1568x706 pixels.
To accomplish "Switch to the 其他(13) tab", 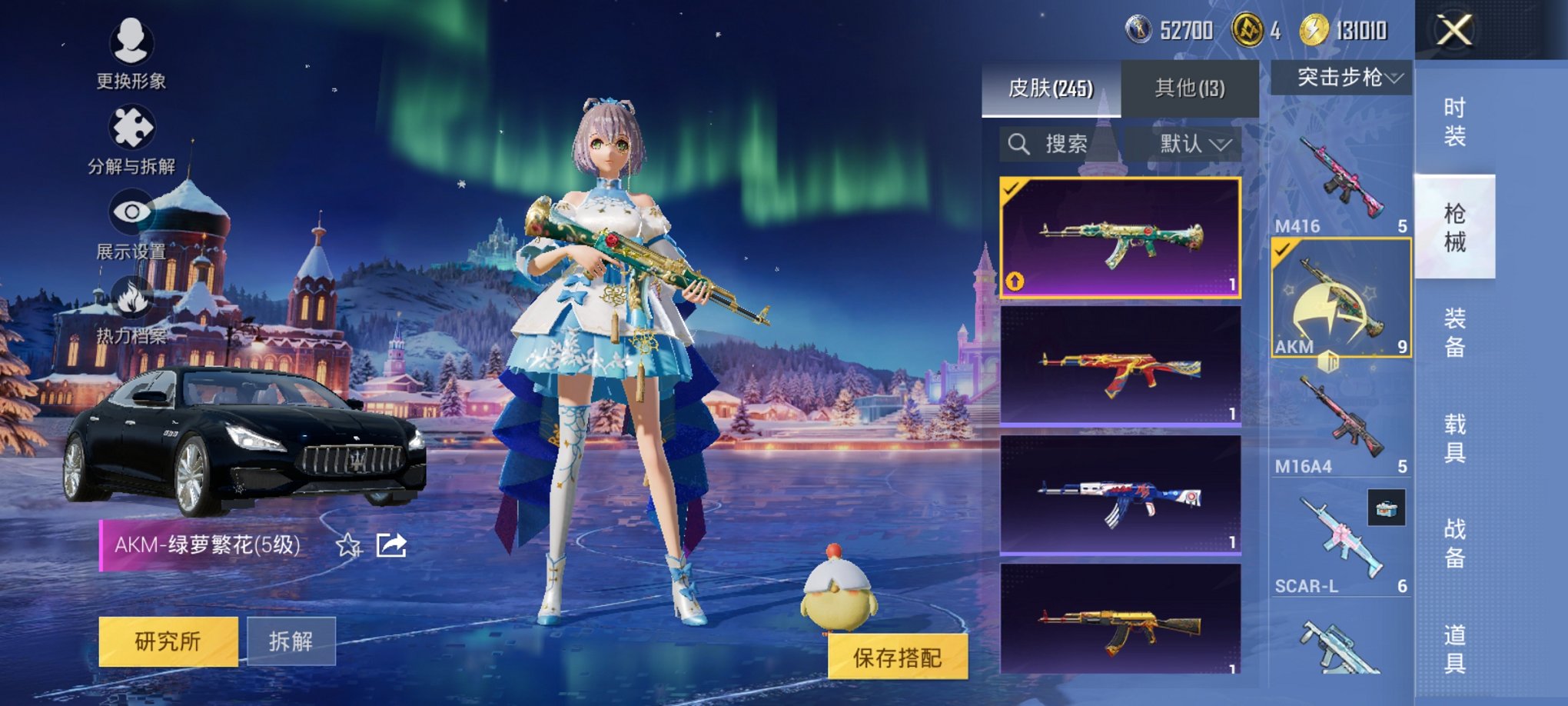I will [1190, 87].
